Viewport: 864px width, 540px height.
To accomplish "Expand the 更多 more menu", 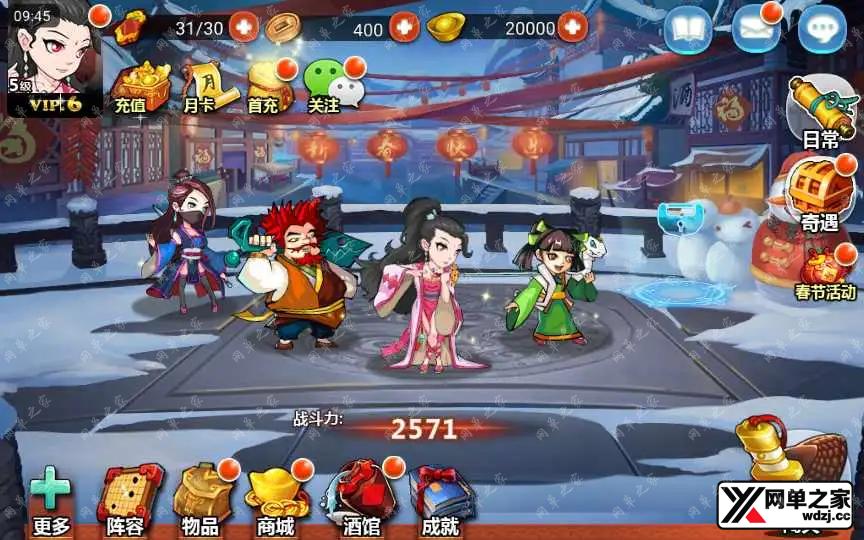I will point(50,500).
